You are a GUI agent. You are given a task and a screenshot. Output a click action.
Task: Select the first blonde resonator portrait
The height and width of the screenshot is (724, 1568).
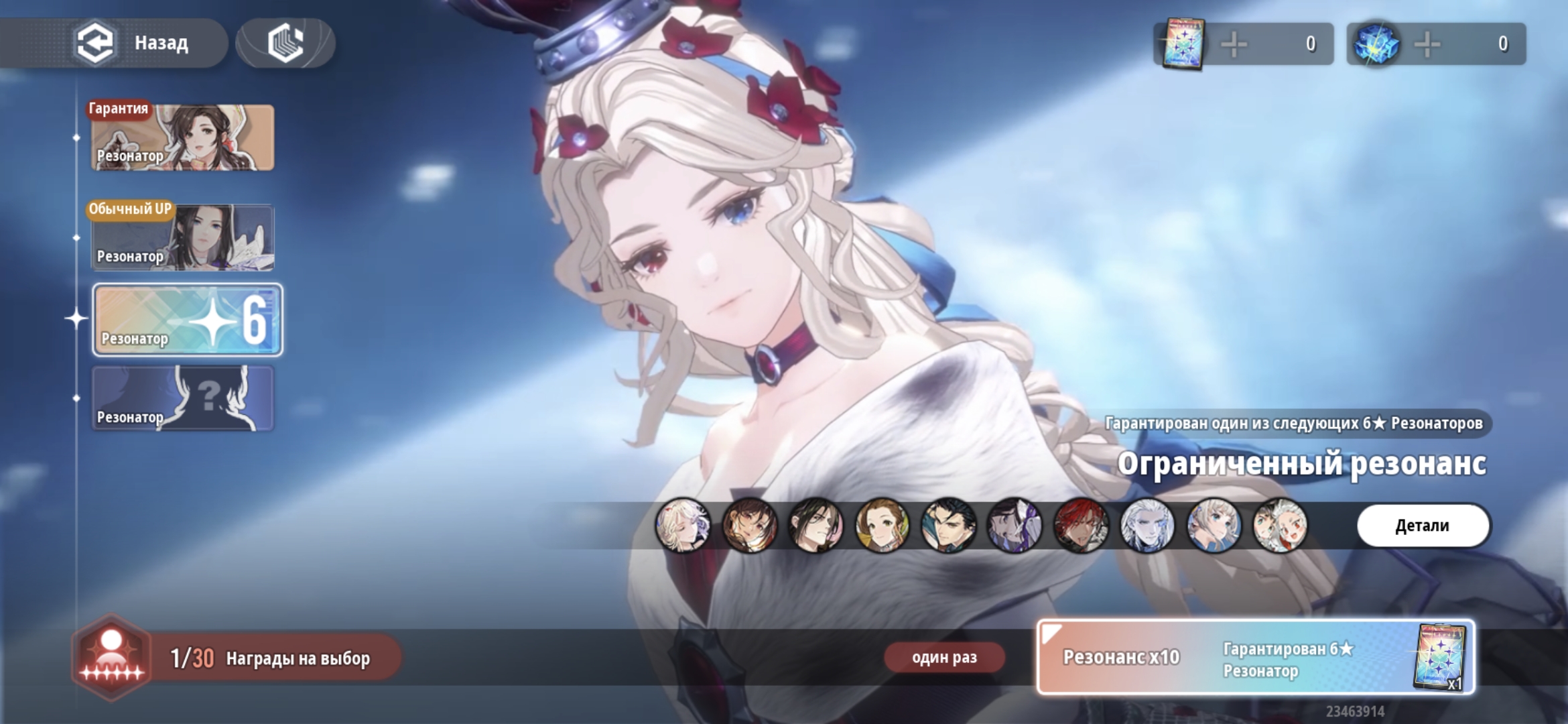tap(683, 526)
